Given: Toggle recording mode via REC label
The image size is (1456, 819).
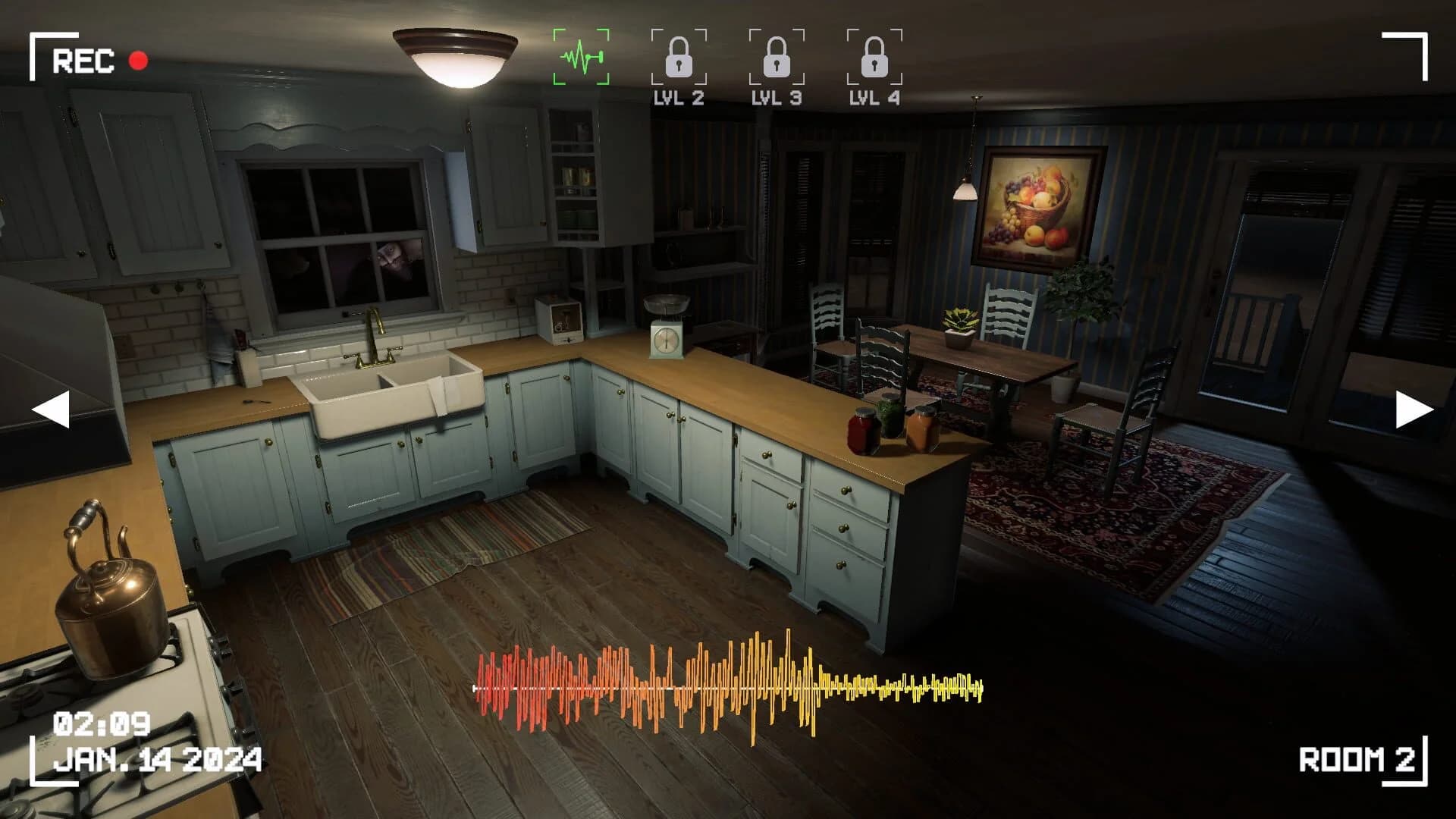Looking at the screenshot, I should click(83, 58).
